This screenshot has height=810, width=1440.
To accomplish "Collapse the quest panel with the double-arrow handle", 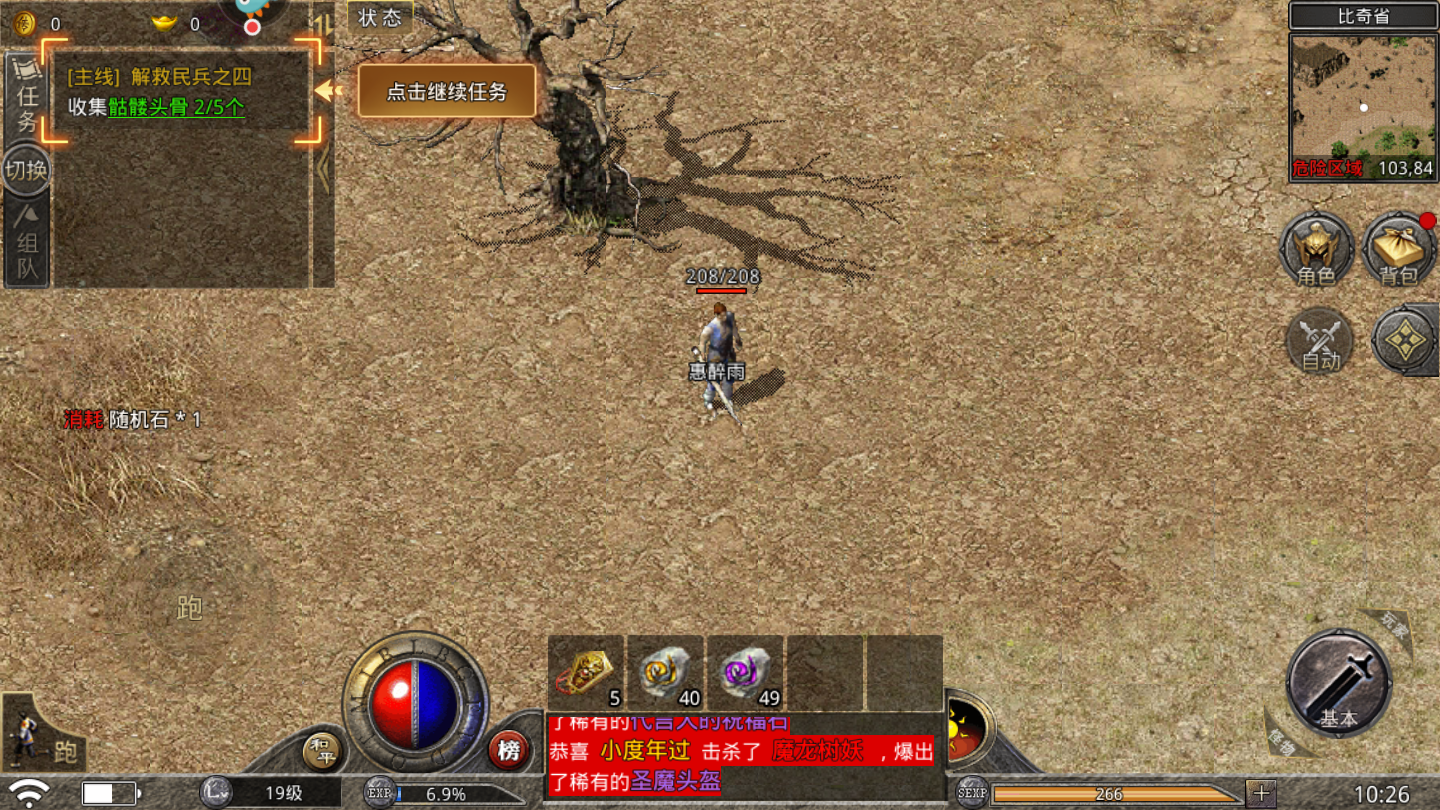I will [x=323, y=170].
